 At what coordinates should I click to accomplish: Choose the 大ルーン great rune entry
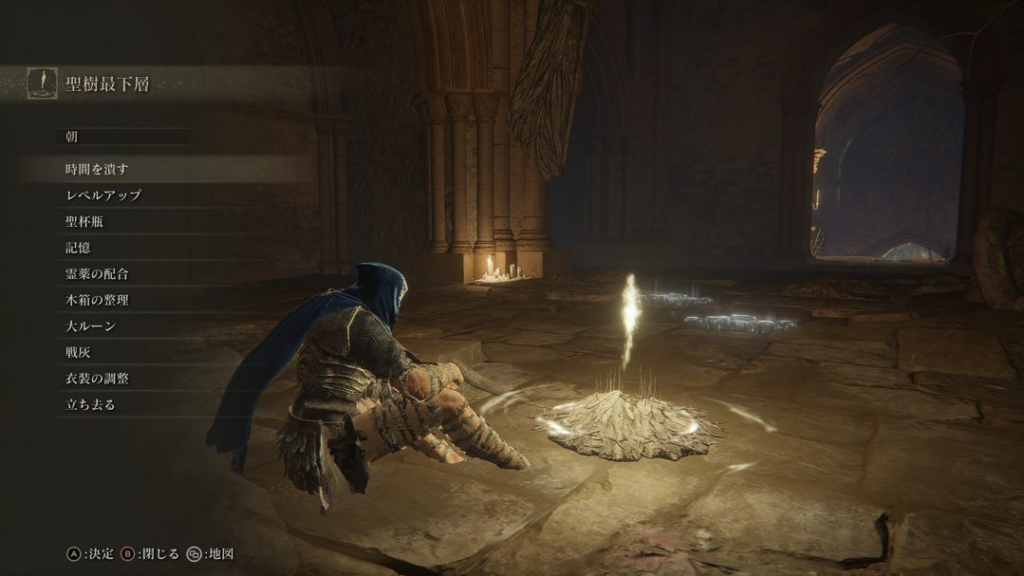coord(91,326)
